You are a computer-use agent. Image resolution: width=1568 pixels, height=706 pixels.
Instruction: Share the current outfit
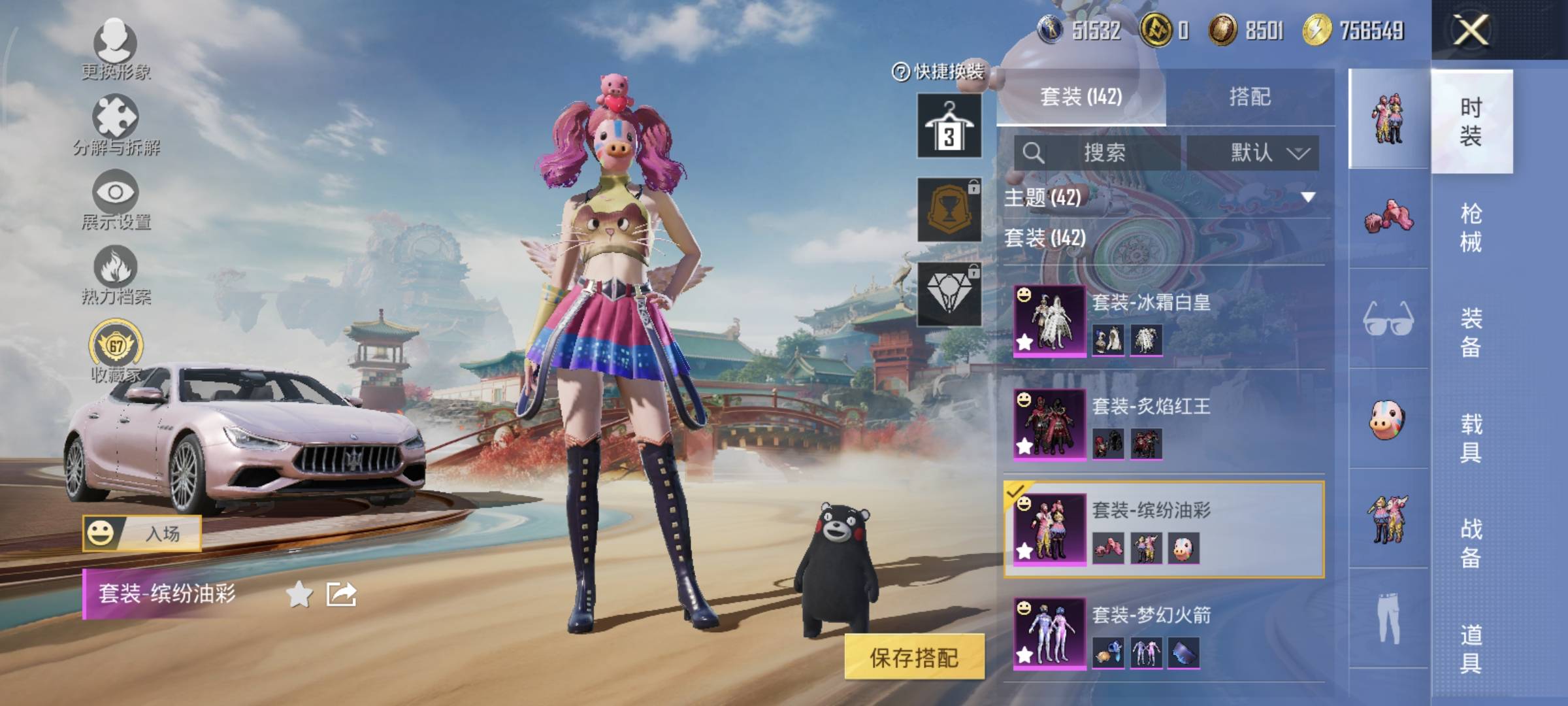341,594
